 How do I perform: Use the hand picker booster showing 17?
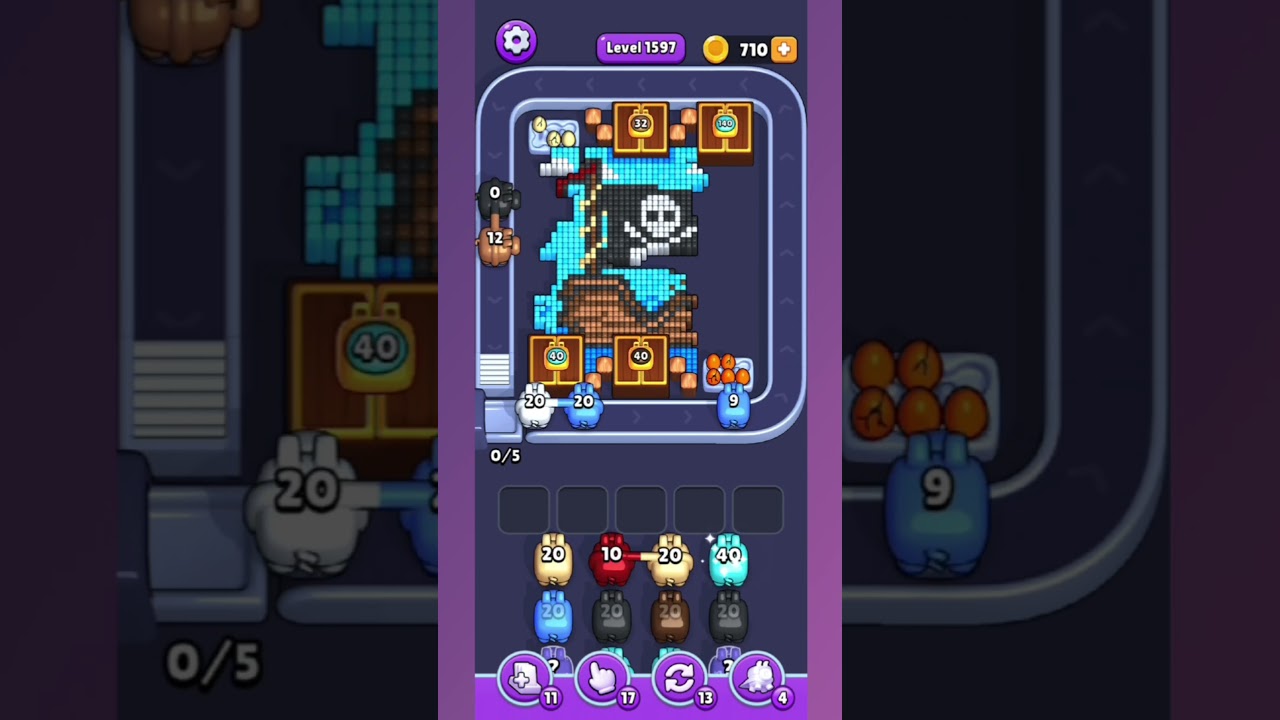point(602,679)
